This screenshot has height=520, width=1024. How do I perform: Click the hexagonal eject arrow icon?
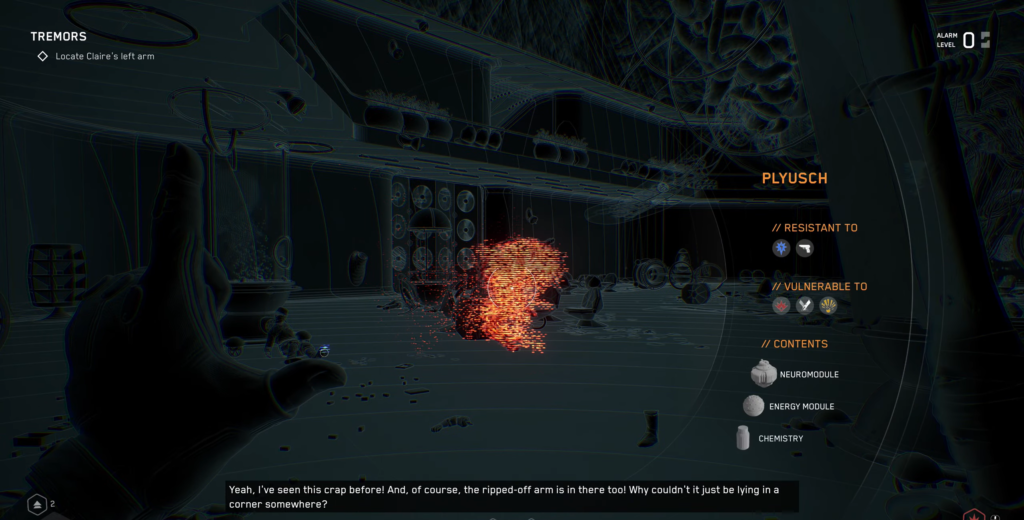36,504
